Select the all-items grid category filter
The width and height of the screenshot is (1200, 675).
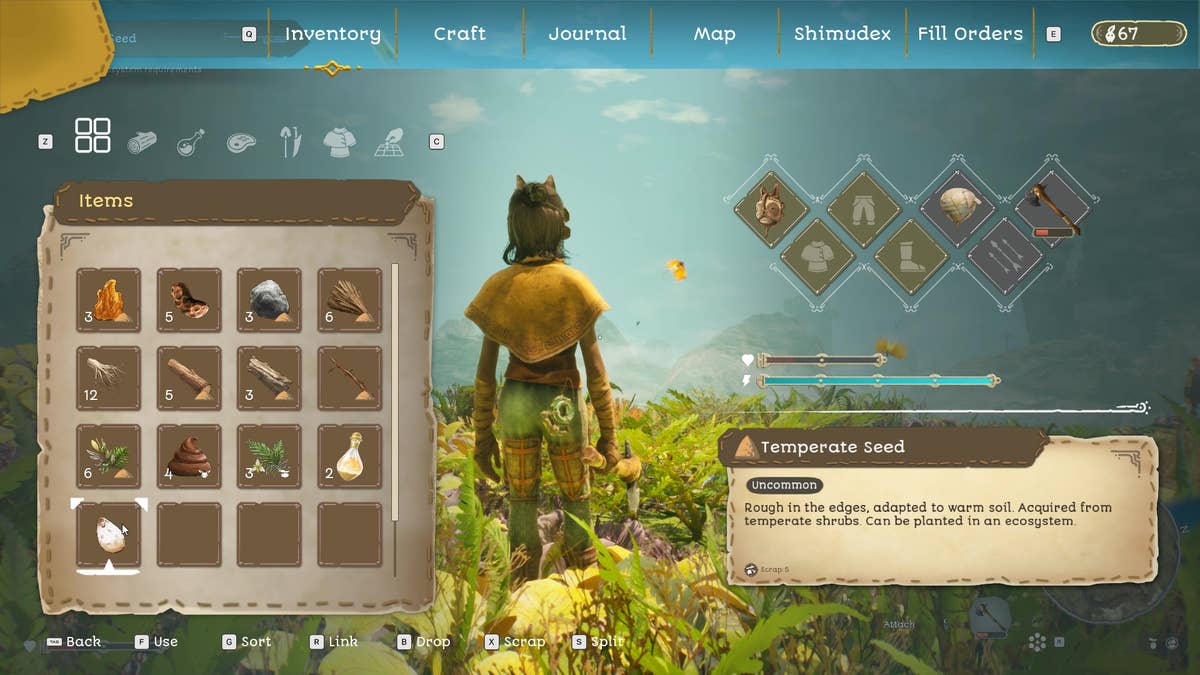(x=93, y=136)
